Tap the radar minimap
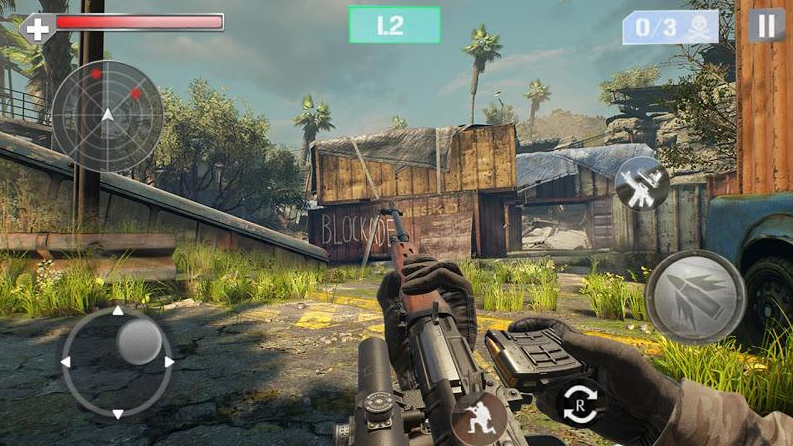The image size is (793, 446). pos(107,116)
